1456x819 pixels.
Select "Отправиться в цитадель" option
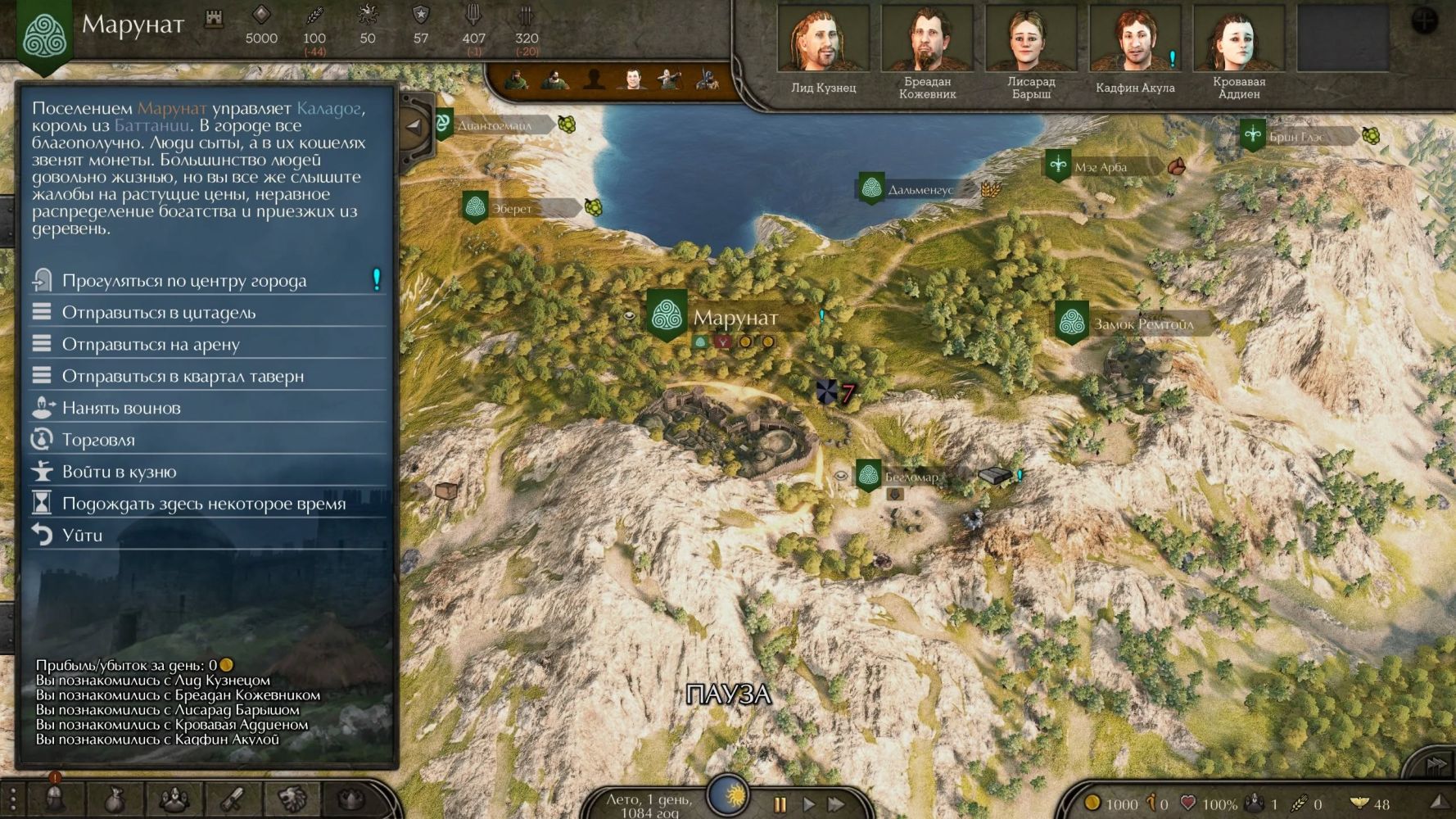tap(159, 313)
